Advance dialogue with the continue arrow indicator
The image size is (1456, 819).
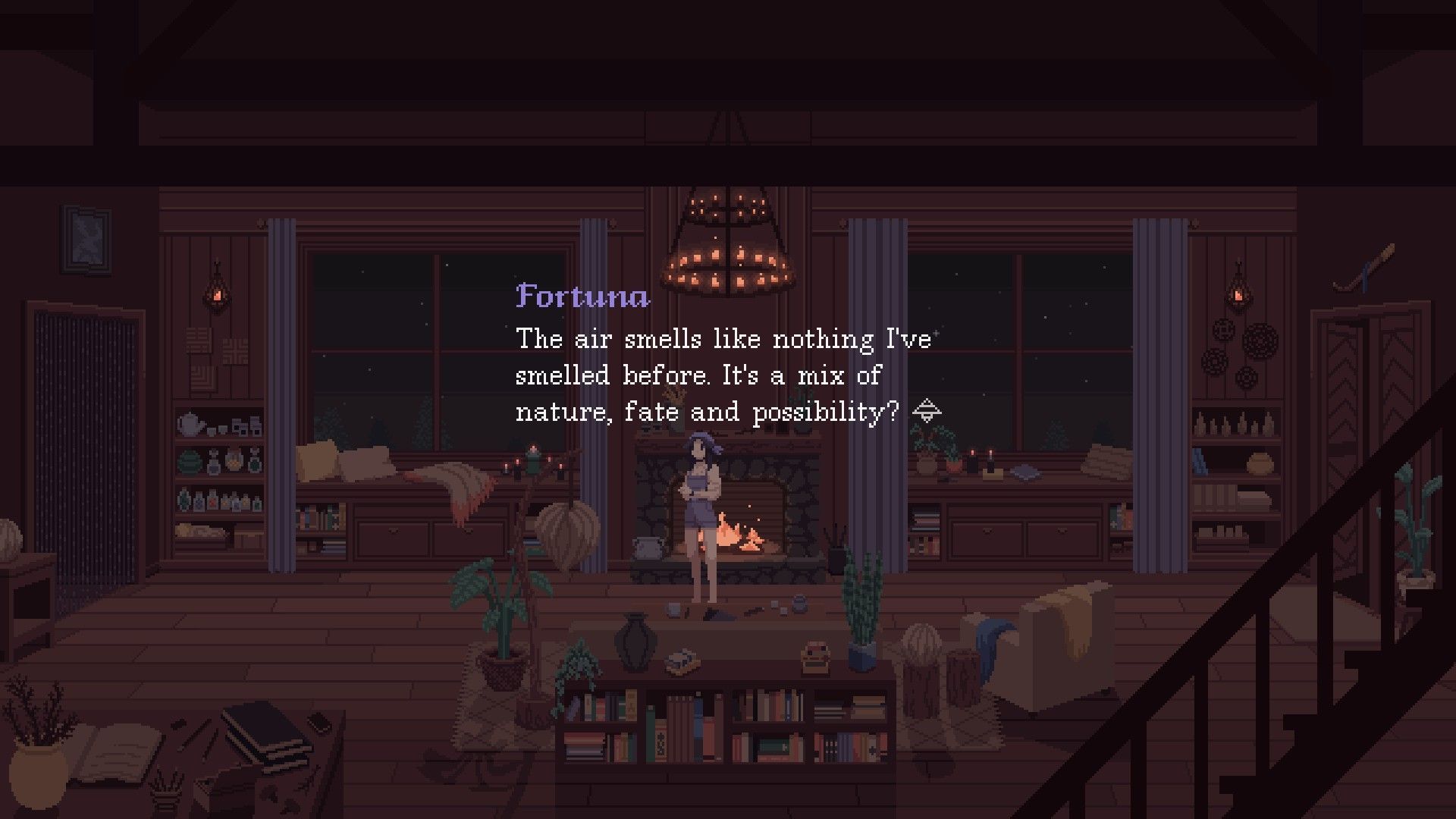[927, 412]
